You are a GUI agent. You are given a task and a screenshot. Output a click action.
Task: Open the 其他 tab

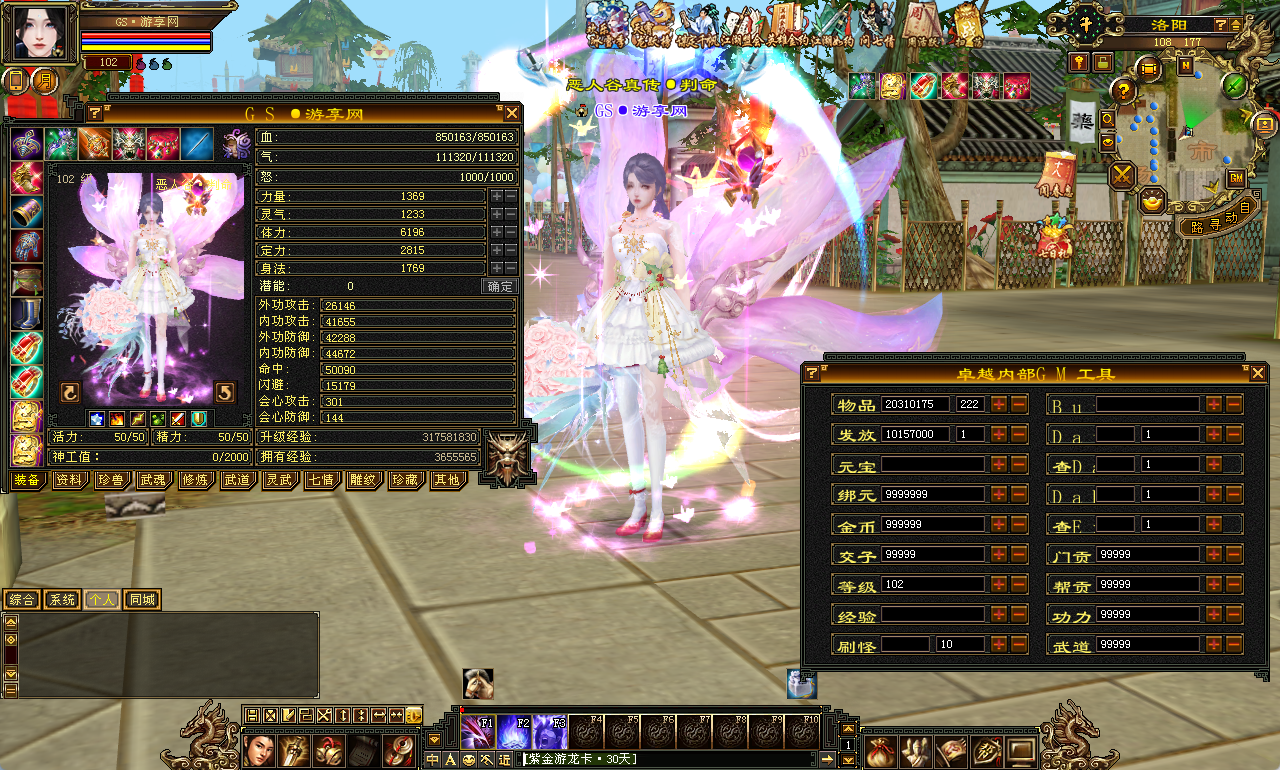(x=446, y=480)
